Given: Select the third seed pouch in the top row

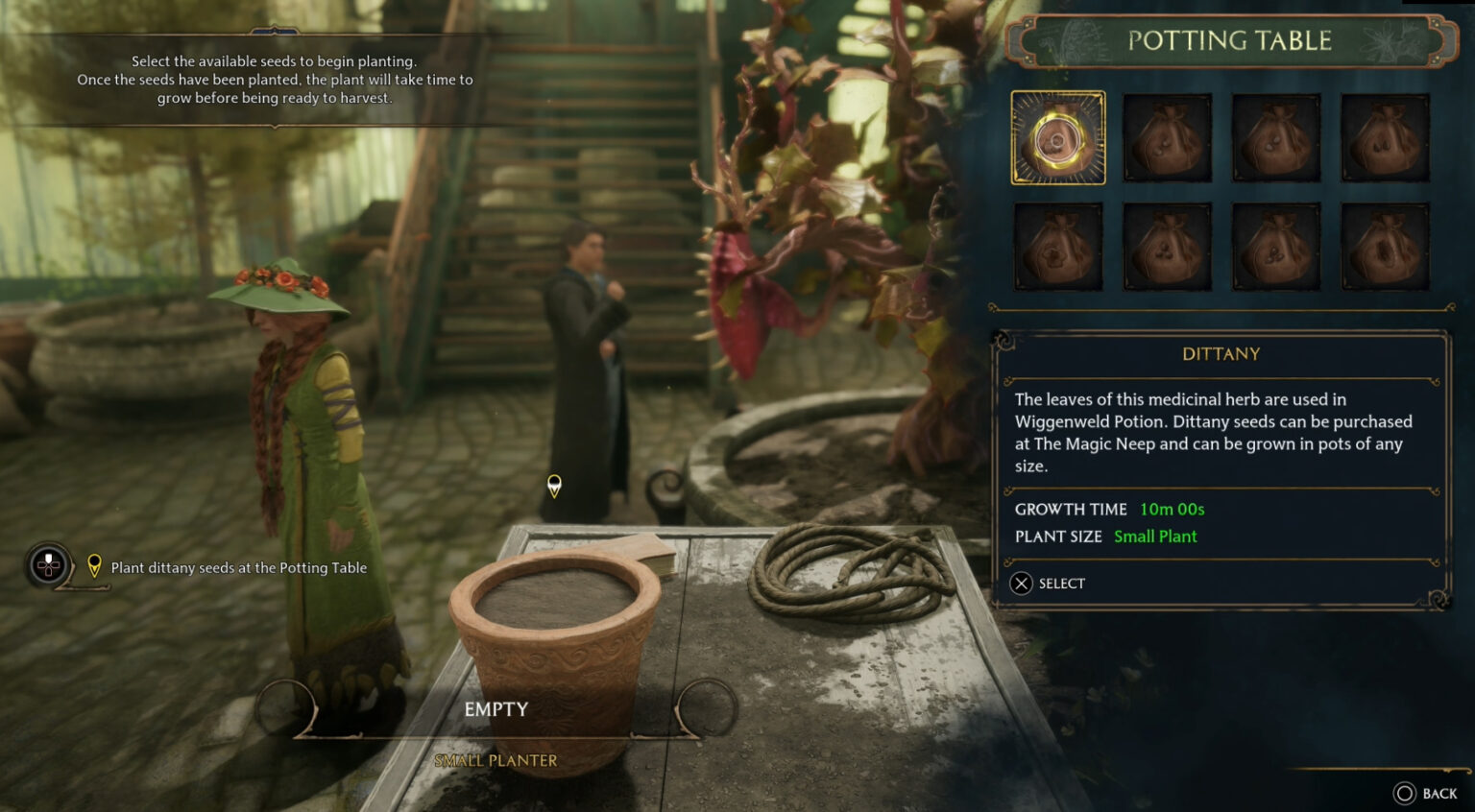Looking at the screenshot, I should point(1276,136).
